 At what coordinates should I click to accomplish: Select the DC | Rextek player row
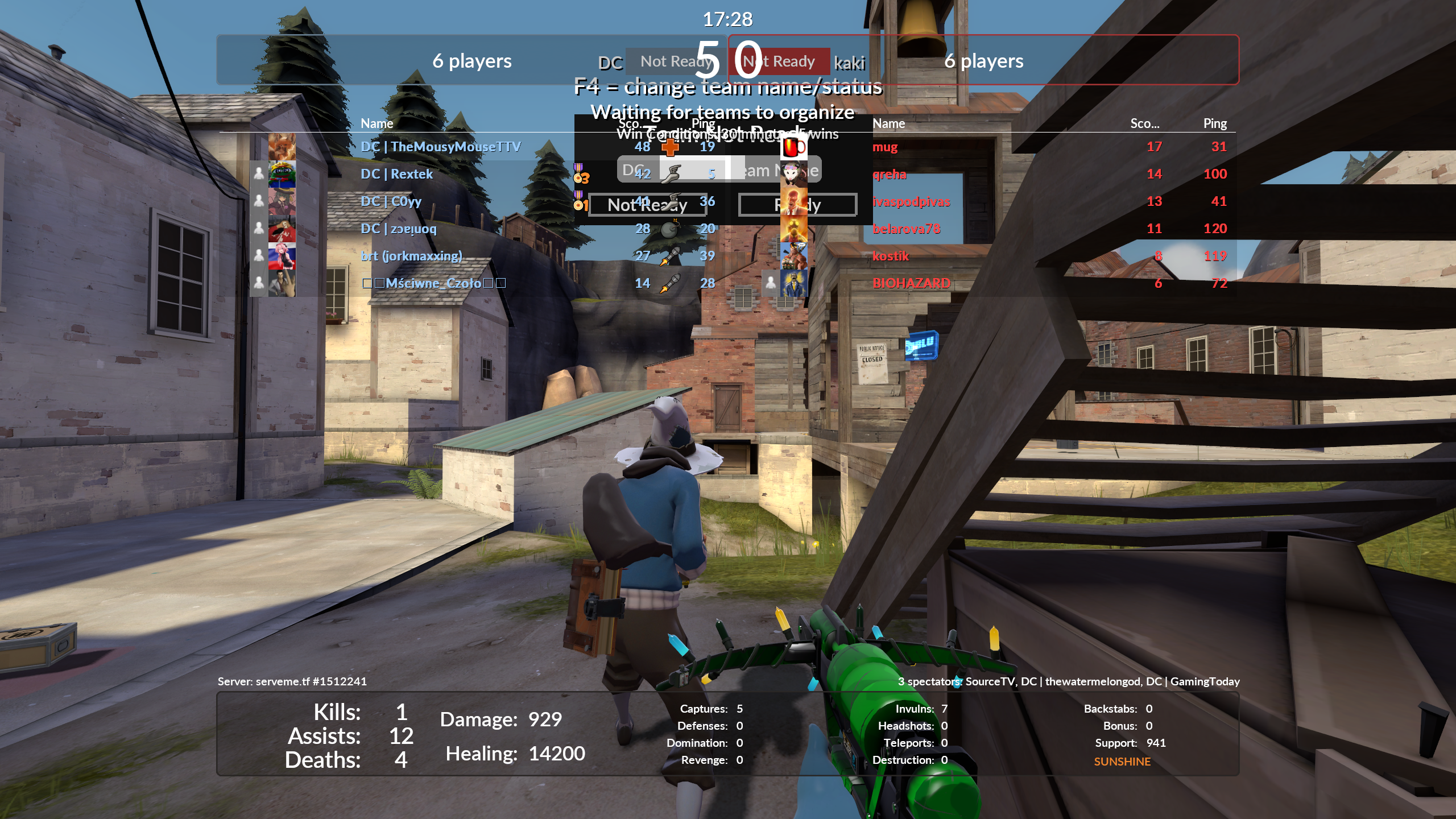pyautogui.click(x=396, y=174)
